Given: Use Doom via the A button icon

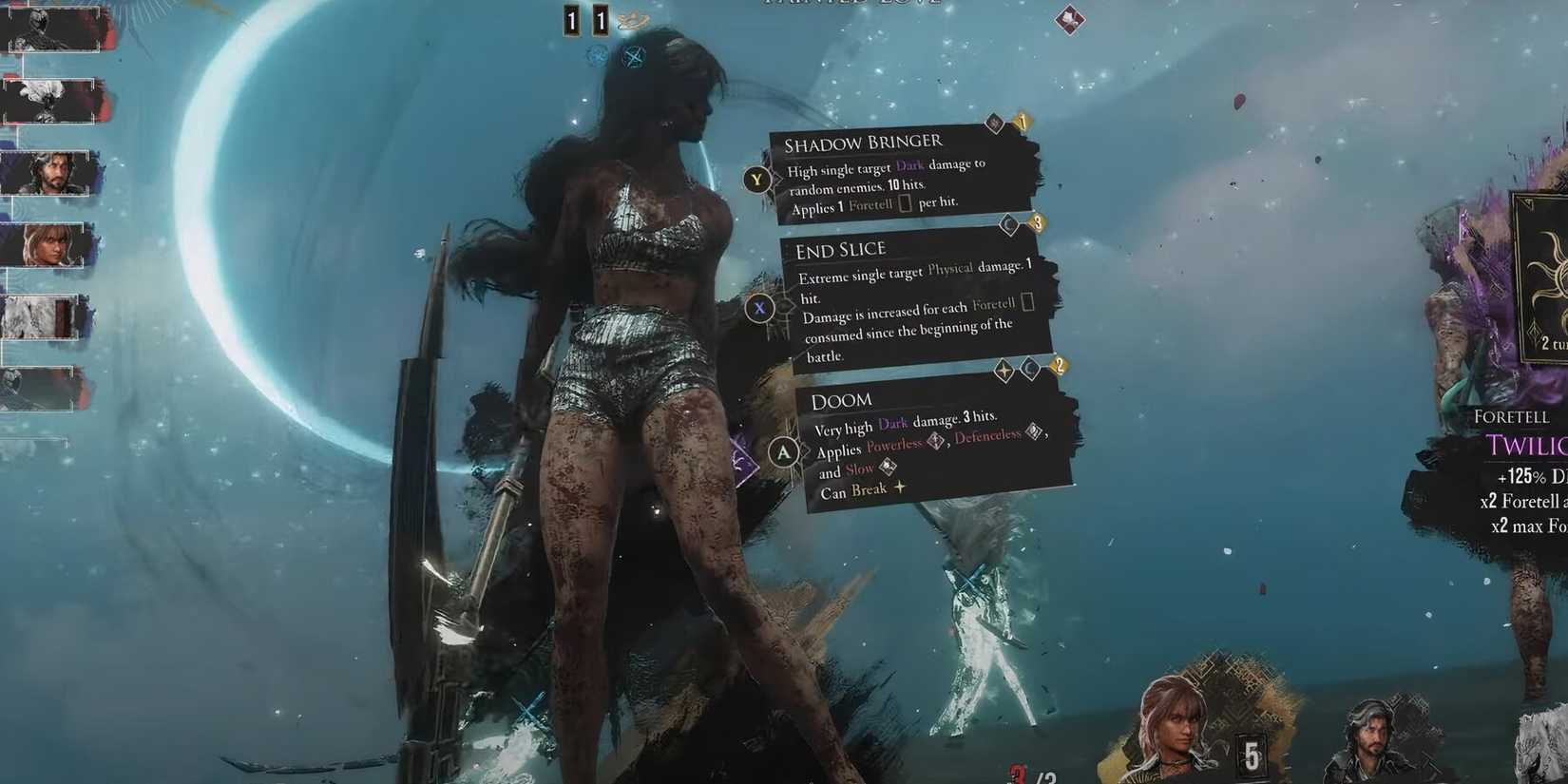Looking at the screenshot, I should click(x=783, y=453).
